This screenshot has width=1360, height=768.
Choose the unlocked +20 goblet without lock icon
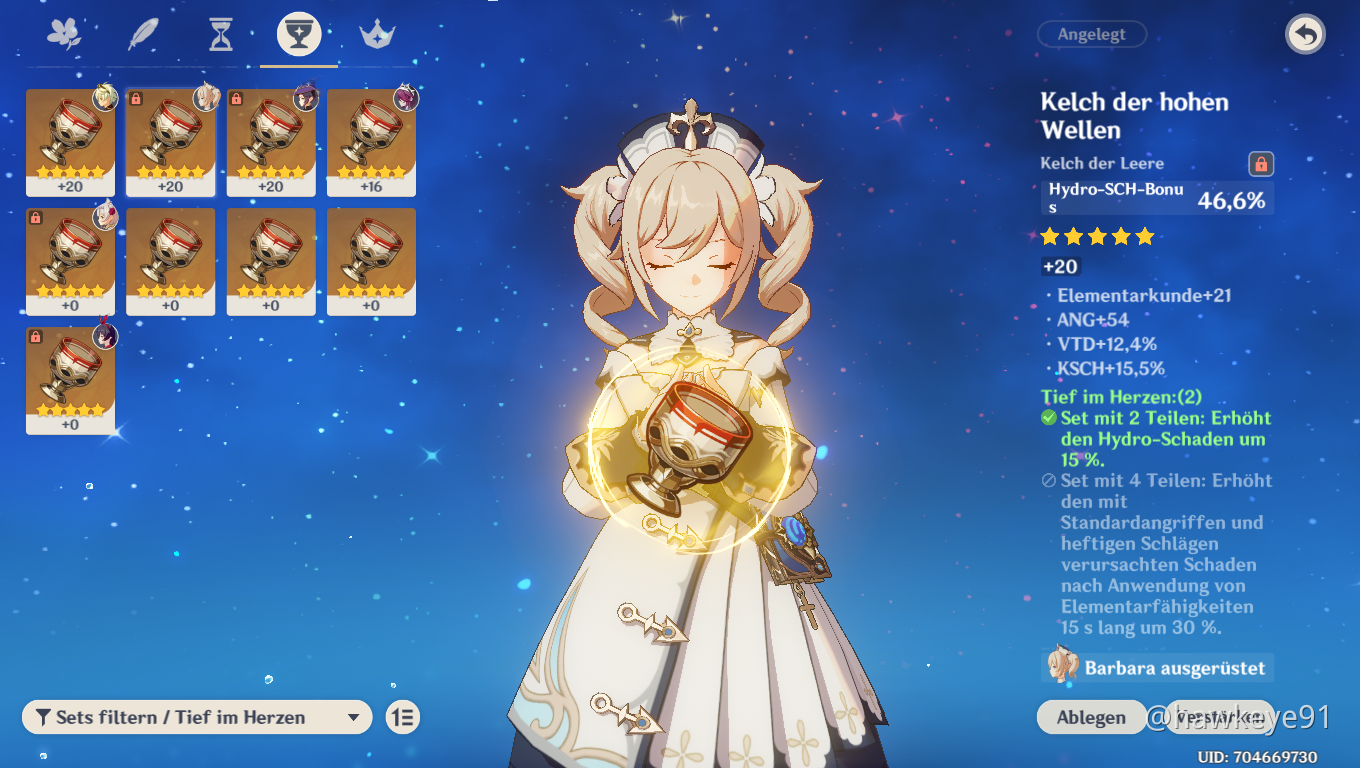click(x=70, y=142)
